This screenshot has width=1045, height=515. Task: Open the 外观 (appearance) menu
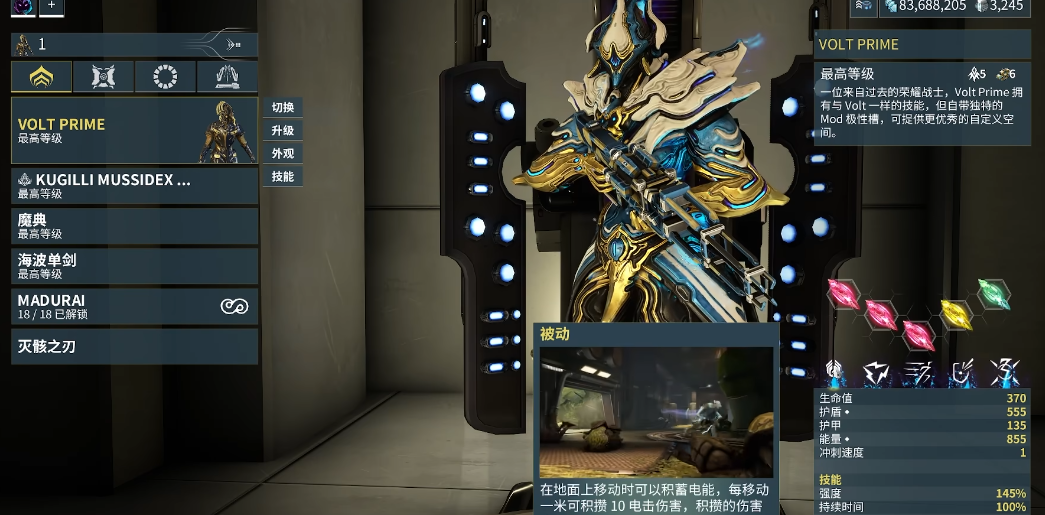click(282, 154)
